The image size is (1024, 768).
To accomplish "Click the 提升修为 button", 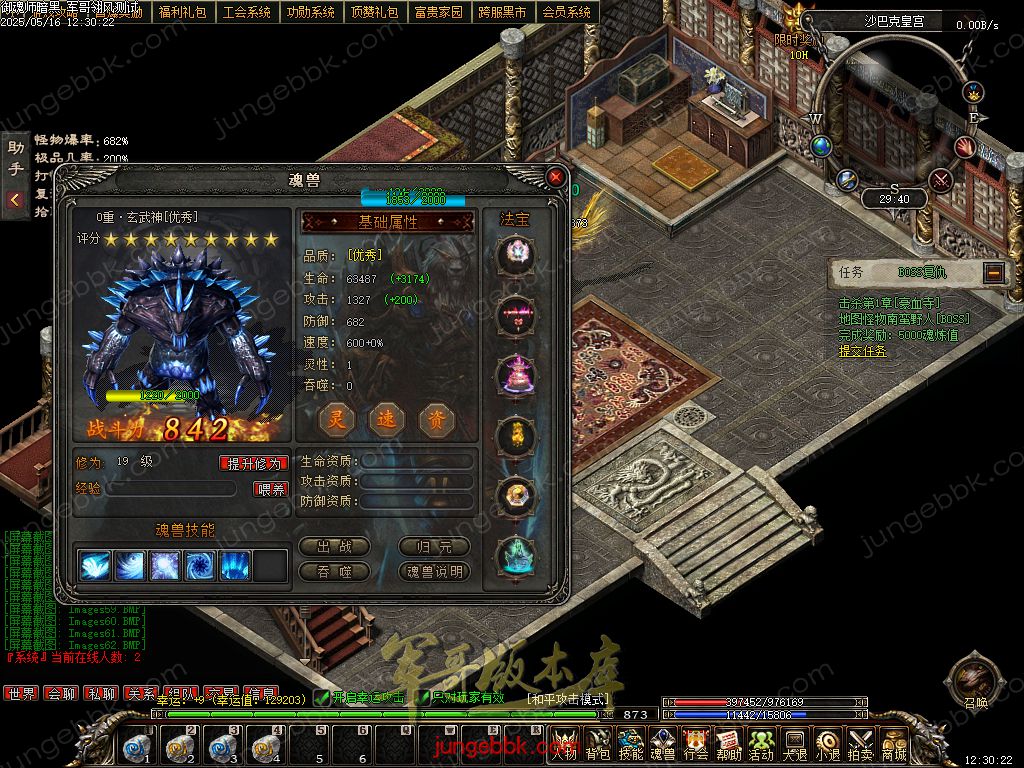I will click(x=254, y=463).
